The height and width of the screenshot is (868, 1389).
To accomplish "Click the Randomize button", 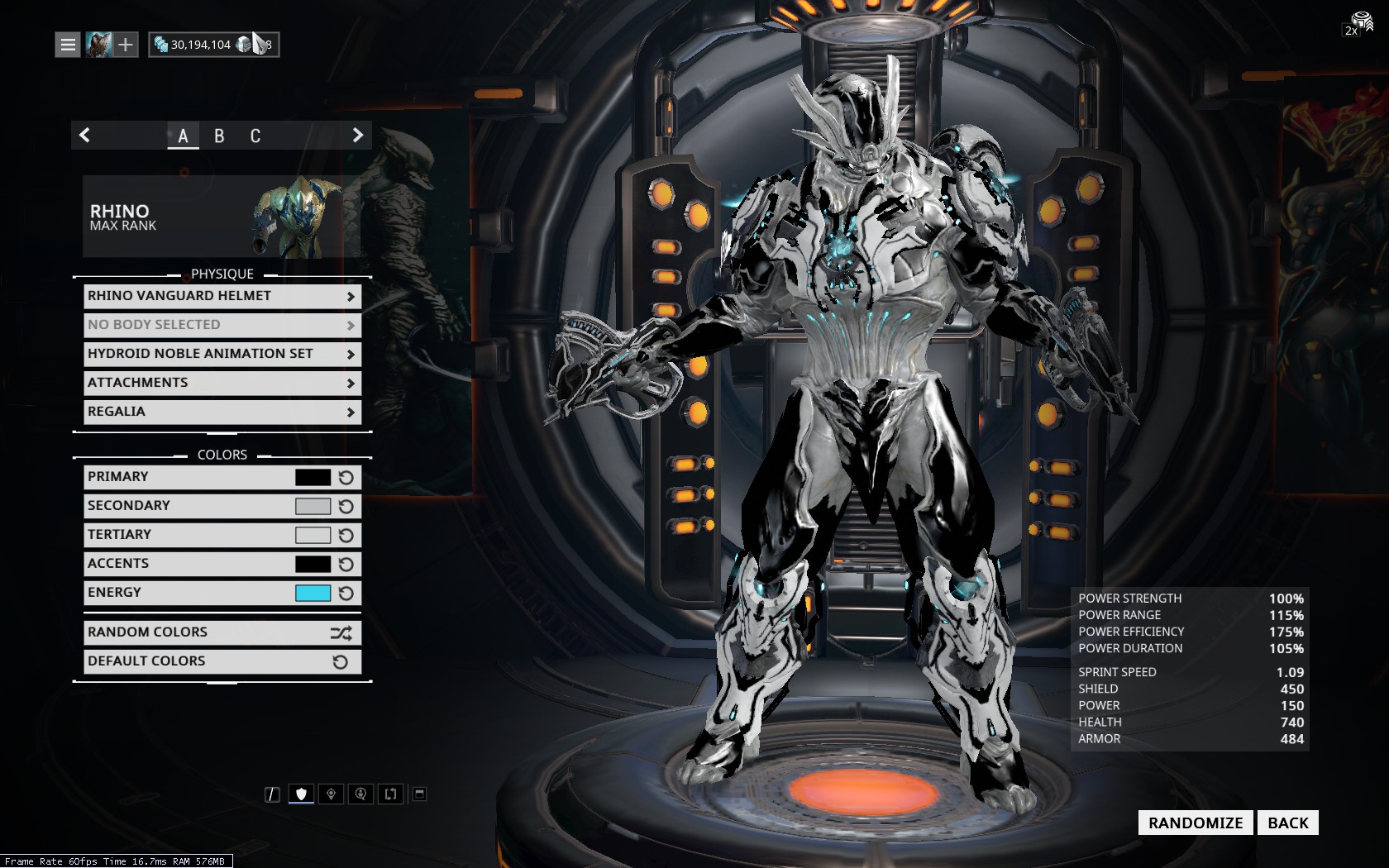I will (1195, 823).
